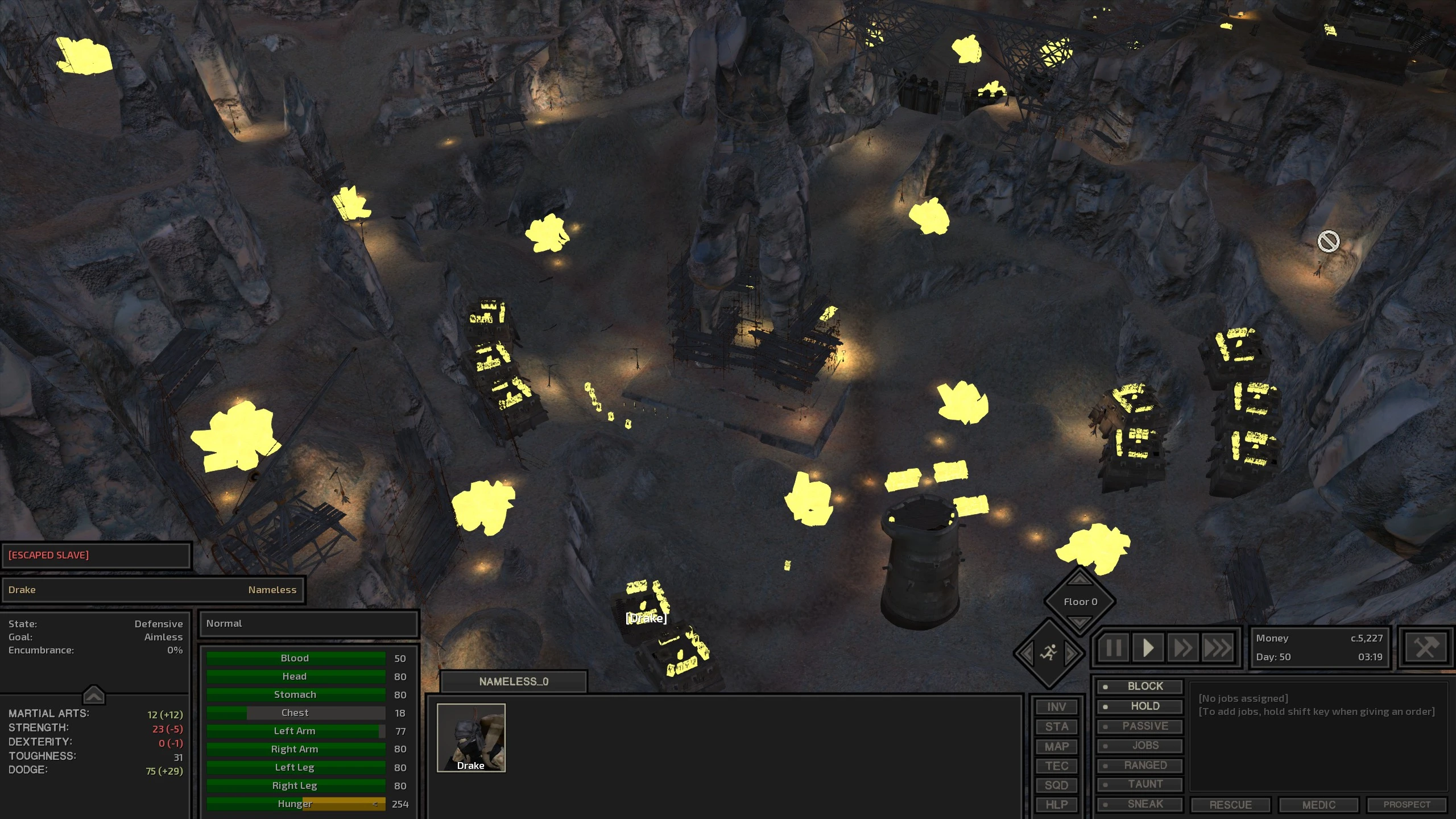
Task: Set game speed to normal play
Action: (1148, 648)
